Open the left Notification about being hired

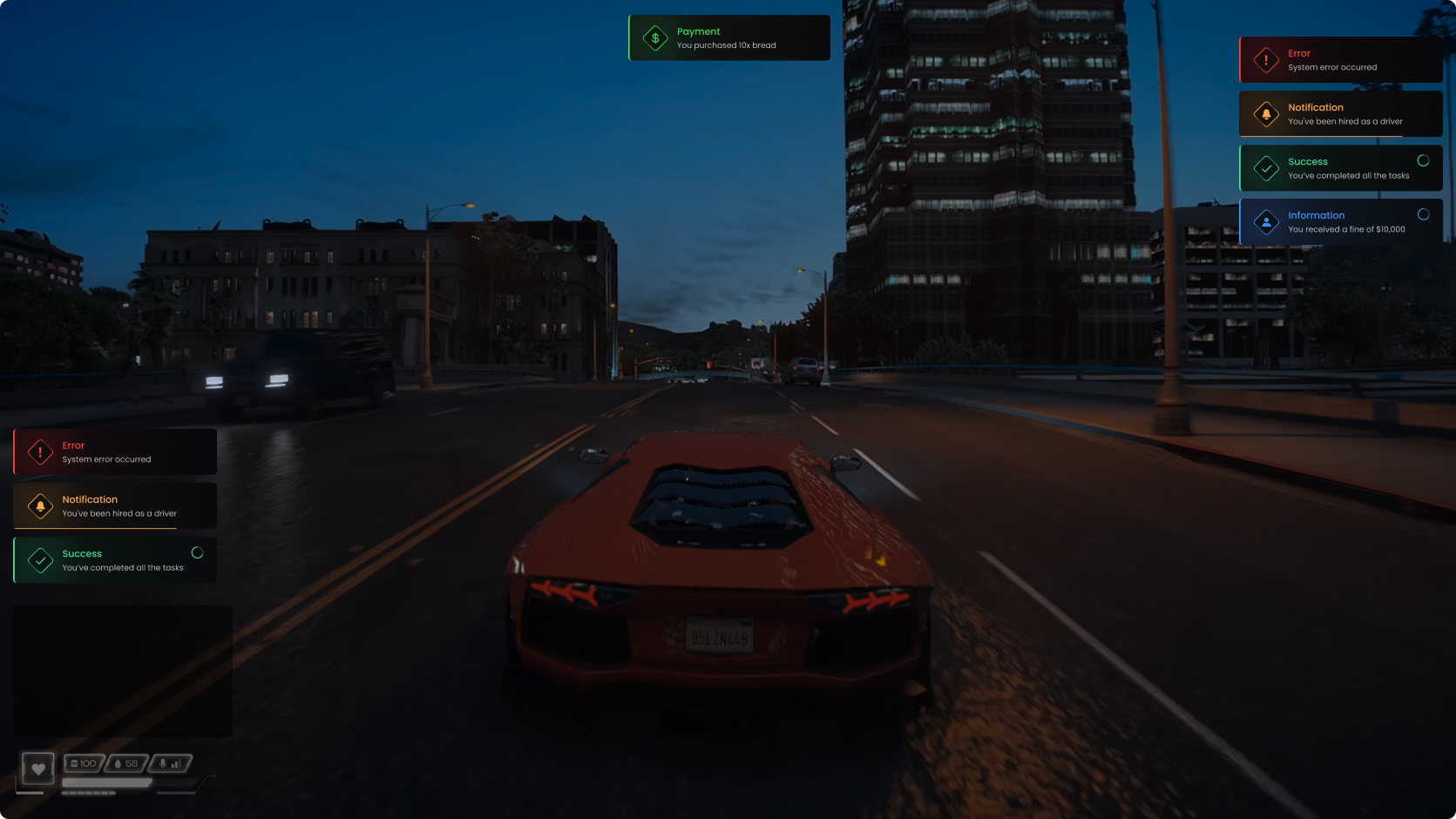pos(114,505)
